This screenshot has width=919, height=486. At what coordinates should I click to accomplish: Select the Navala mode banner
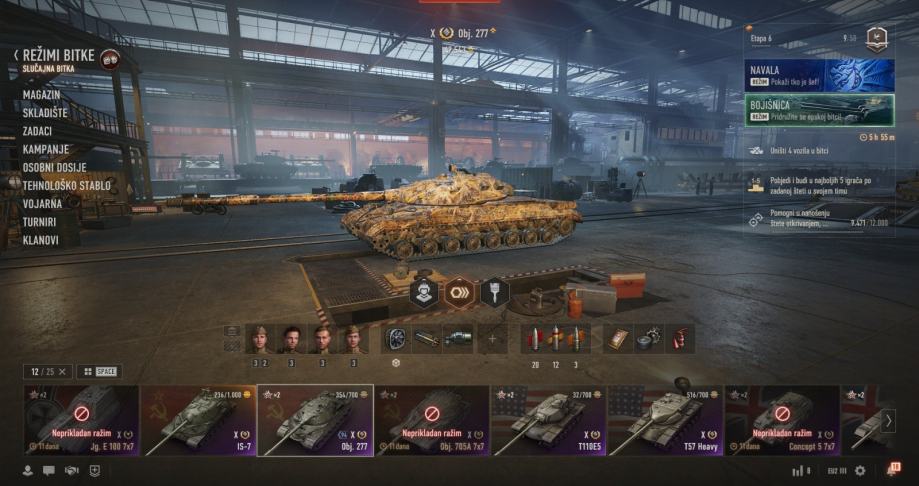(x=819, y=75)
